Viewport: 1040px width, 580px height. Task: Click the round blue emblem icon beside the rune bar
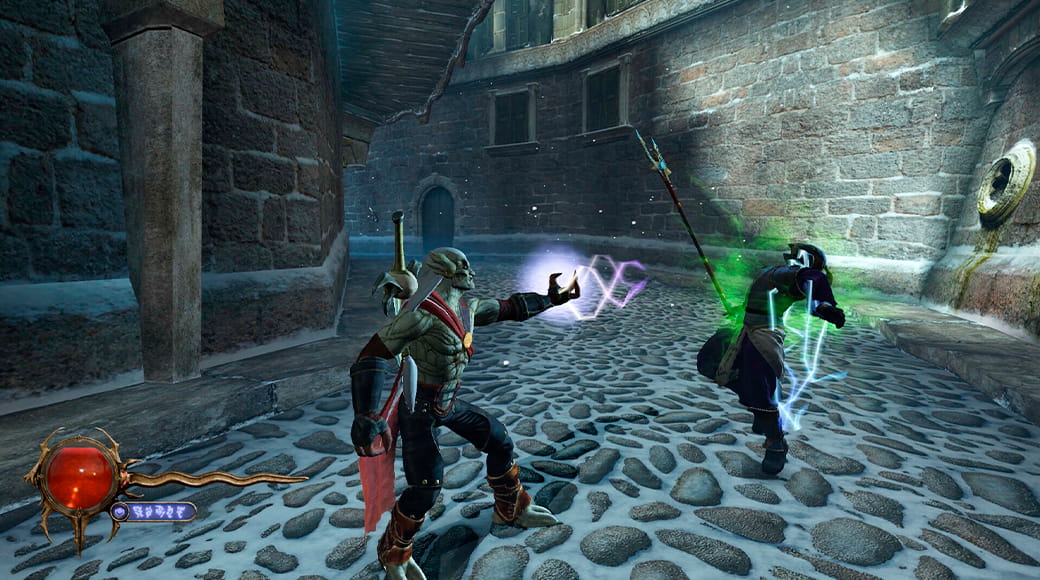(x=121, y=511)
